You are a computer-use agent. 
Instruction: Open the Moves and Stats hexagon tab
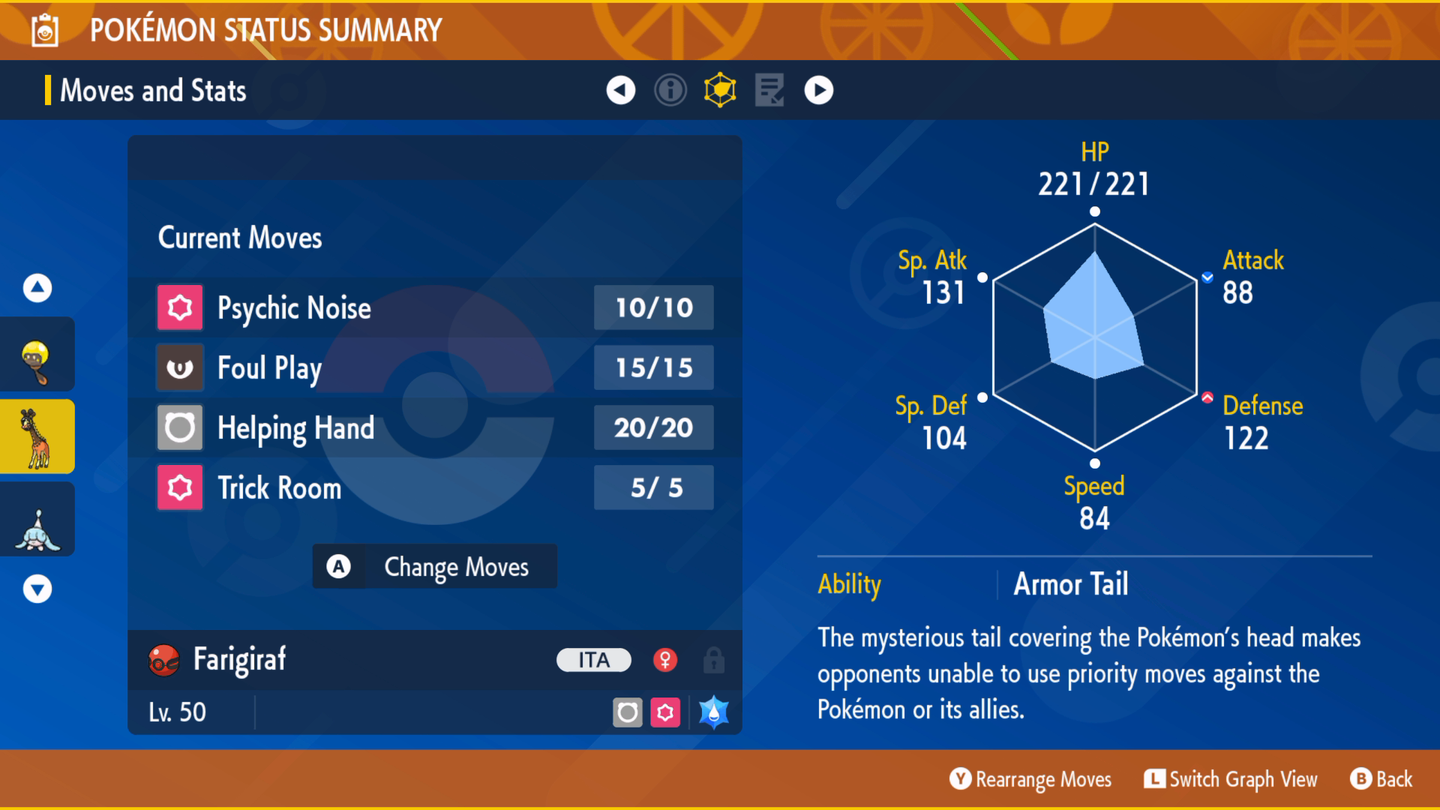tap(720, 90)
